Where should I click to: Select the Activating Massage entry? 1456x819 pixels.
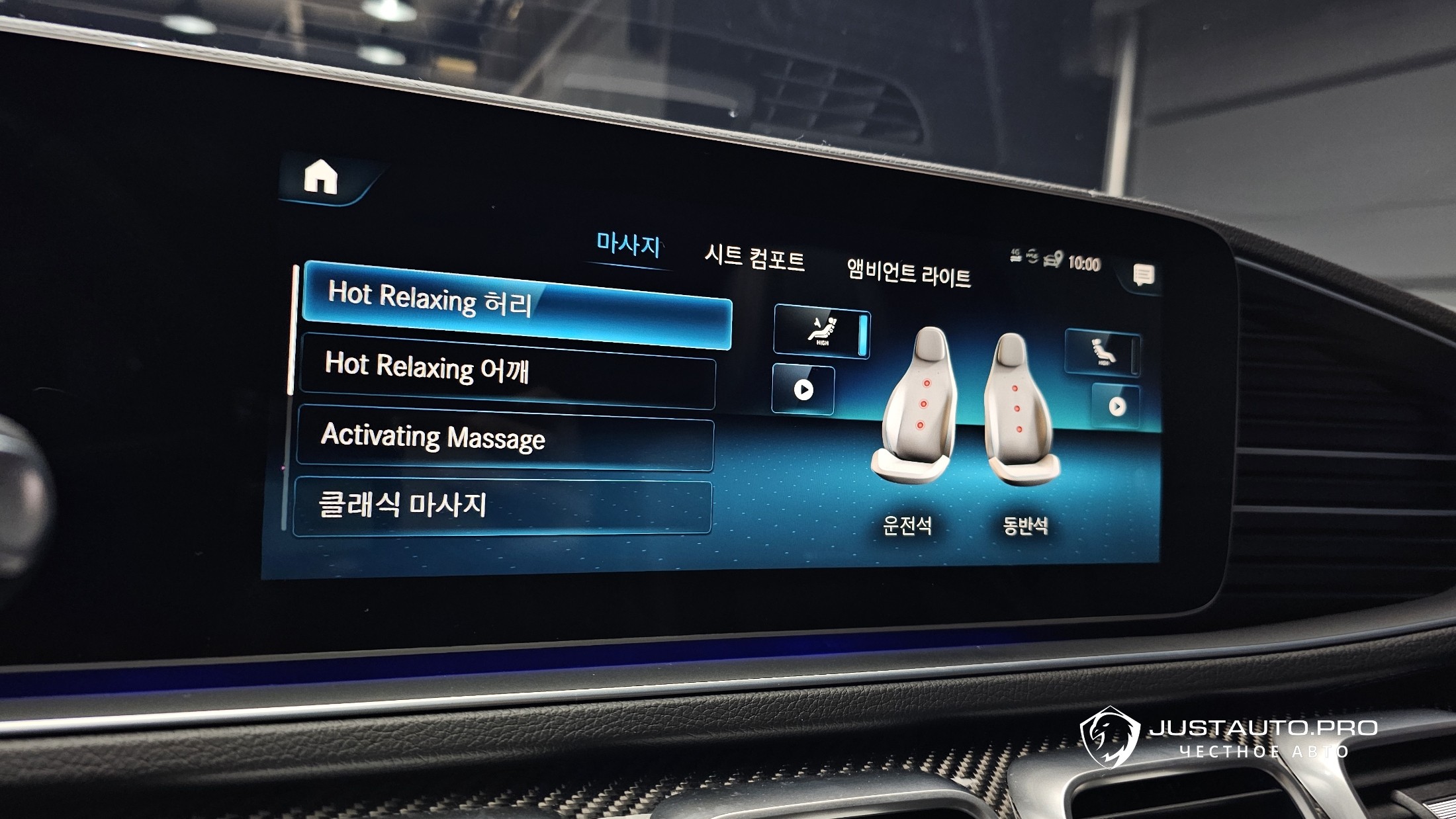(505, 438)
